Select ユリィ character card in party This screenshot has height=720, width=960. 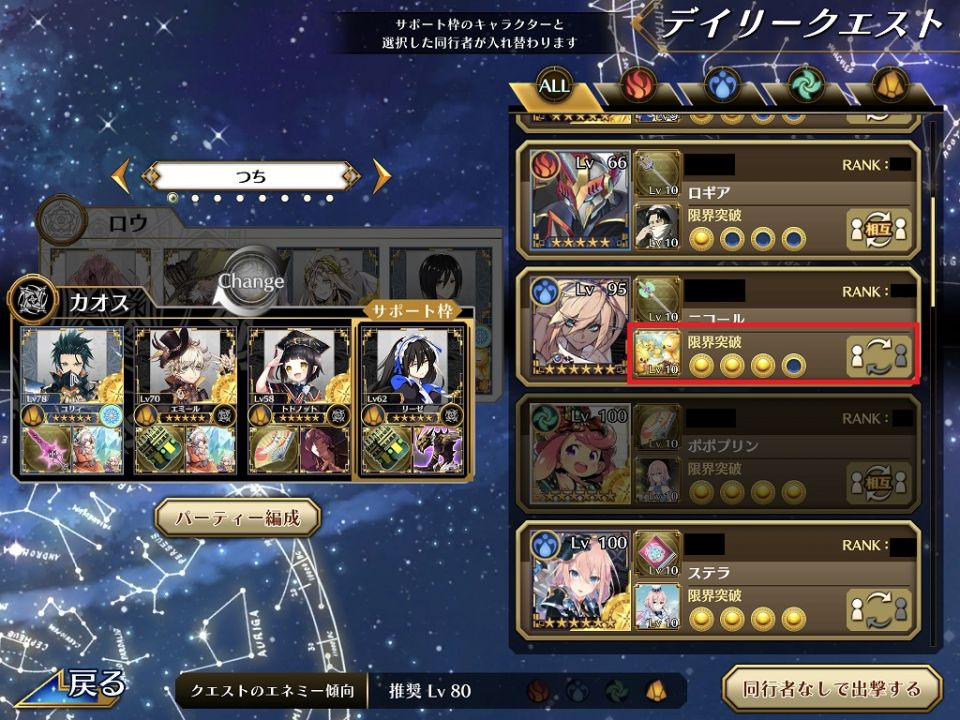pyautogui.click(x=72, y=400)
